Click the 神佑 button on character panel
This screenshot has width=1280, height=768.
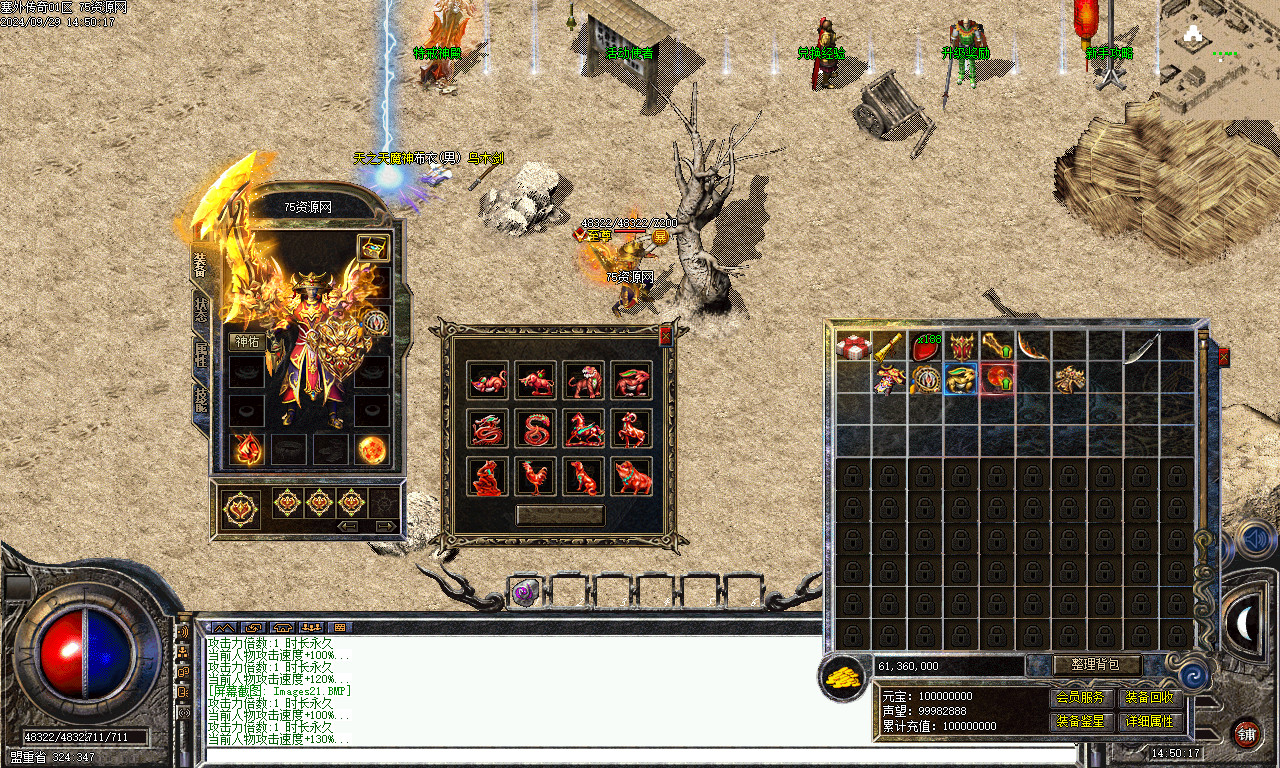click(245, 341)
